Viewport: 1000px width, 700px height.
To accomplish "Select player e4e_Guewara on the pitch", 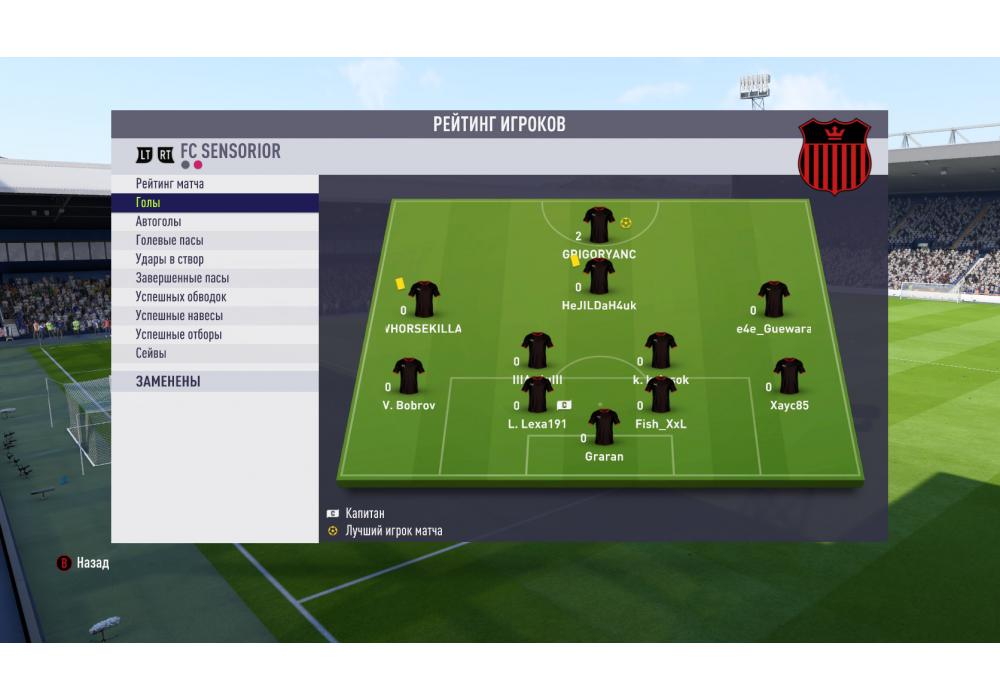I will click(x=773, y=300).
